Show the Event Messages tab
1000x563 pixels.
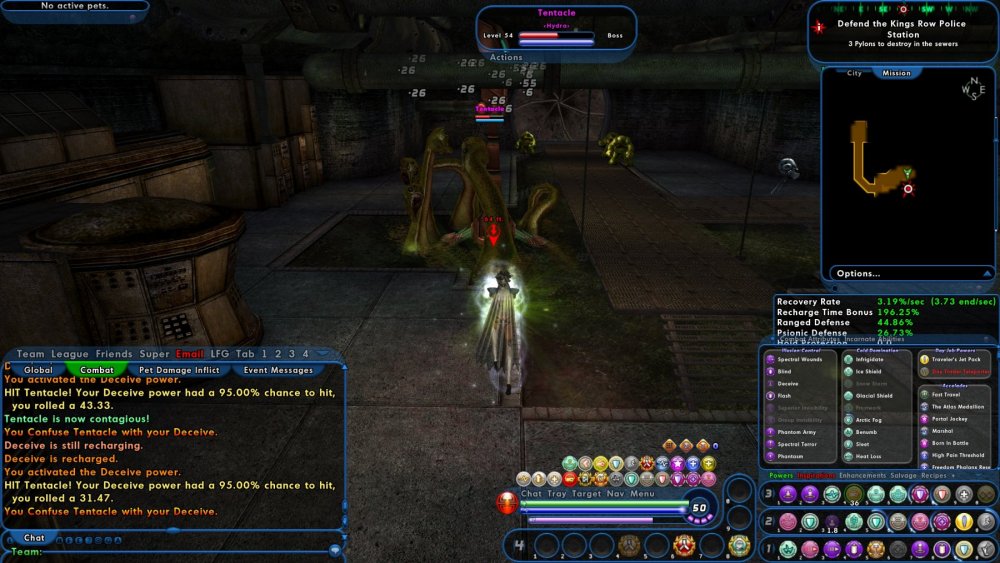278,370
